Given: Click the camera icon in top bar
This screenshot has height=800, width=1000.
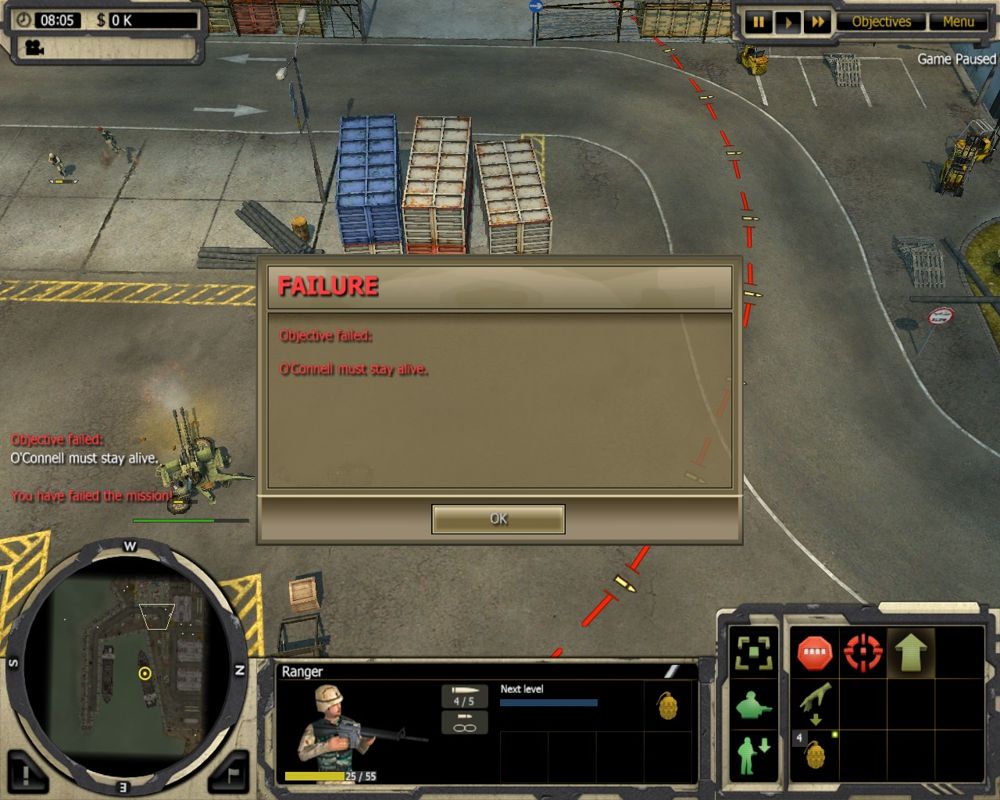Looking at the screenshot, I should pos(35,46).
